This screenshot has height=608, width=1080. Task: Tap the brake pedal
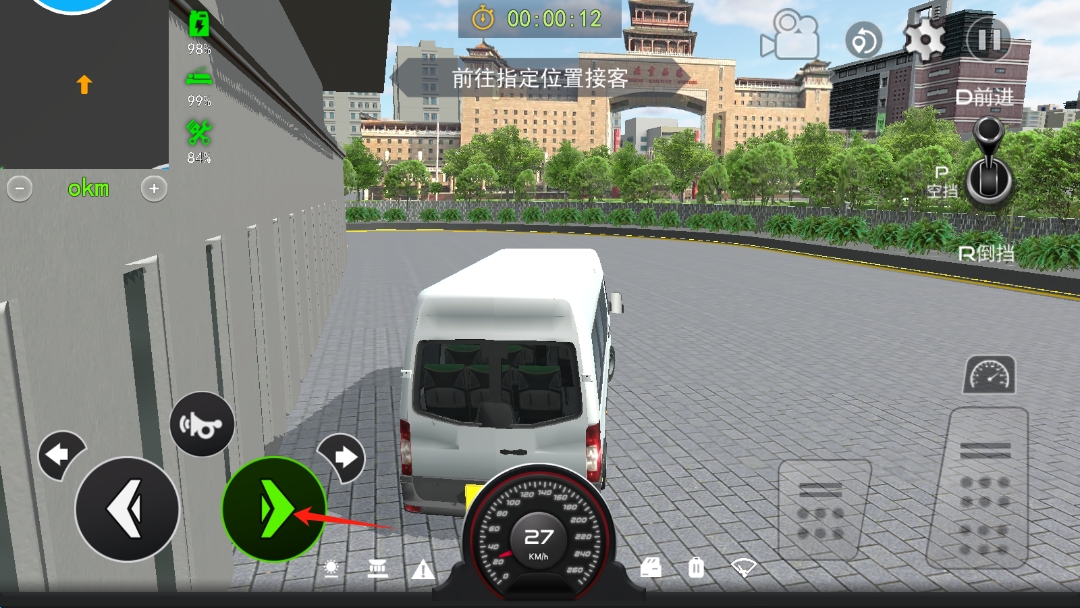pyautogui.click(x=824, y=509)
